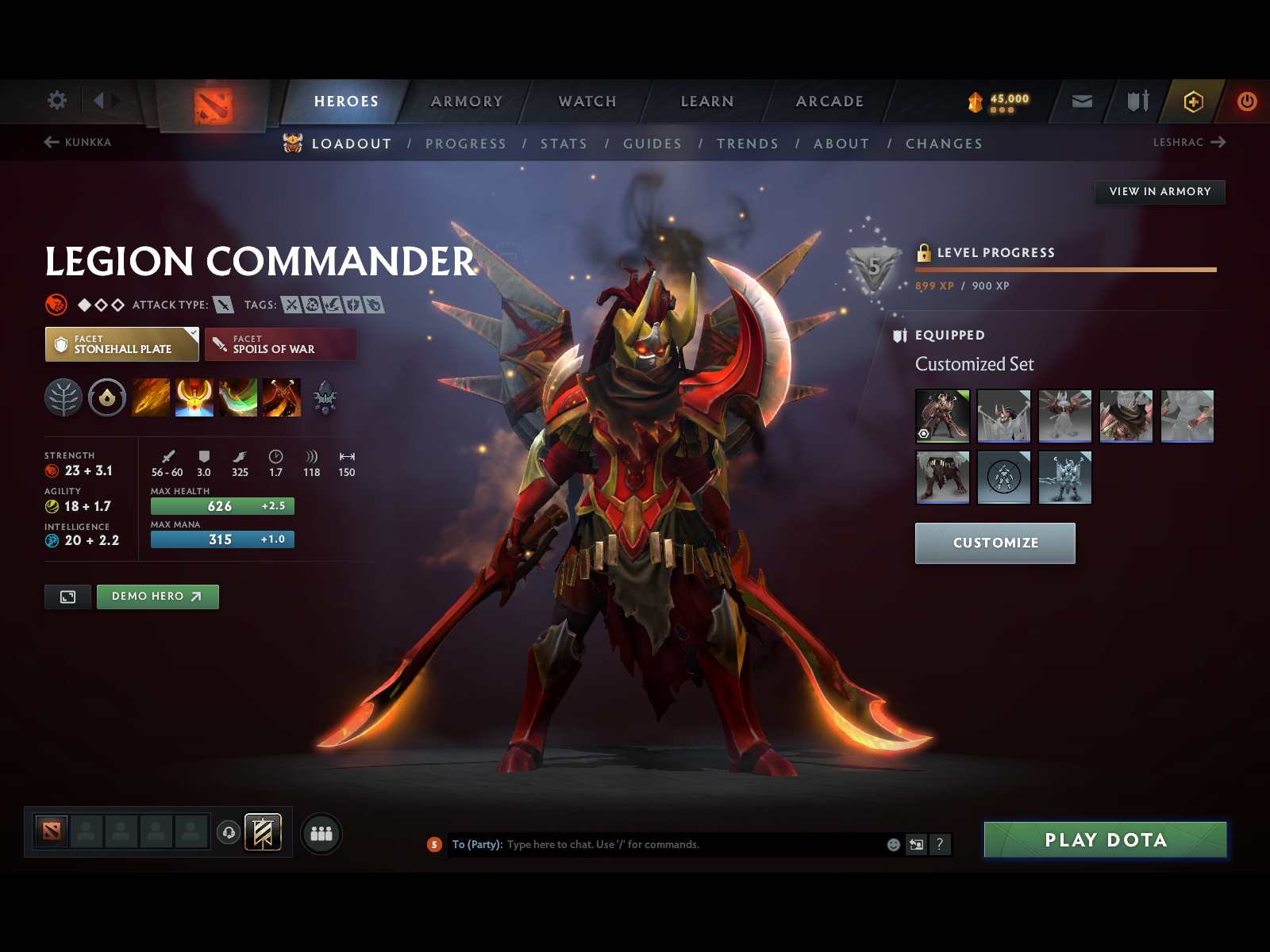Viewport: 1270px width, 952px height.
Task: Click the power/logout button
Action: pos(1245,102)
